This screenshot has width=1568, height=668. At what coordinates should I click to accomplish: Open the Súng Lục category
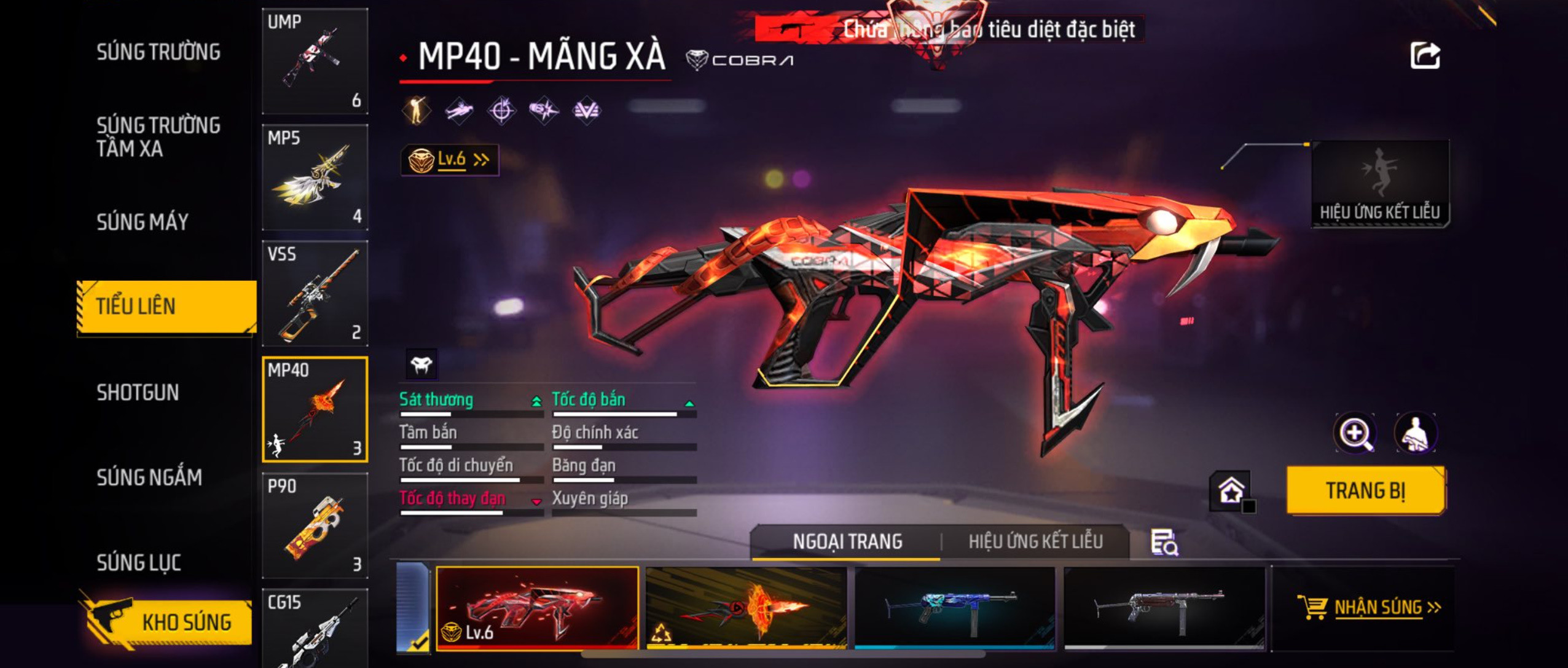pos(139,562)
